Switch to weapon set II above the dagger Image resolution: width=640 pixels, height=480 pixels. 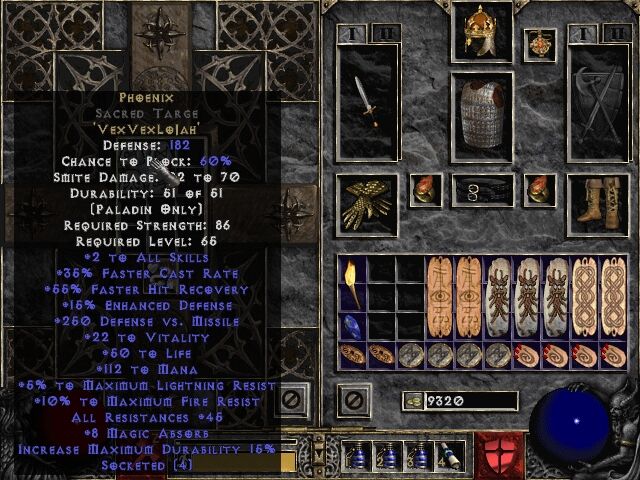(385, 34)
